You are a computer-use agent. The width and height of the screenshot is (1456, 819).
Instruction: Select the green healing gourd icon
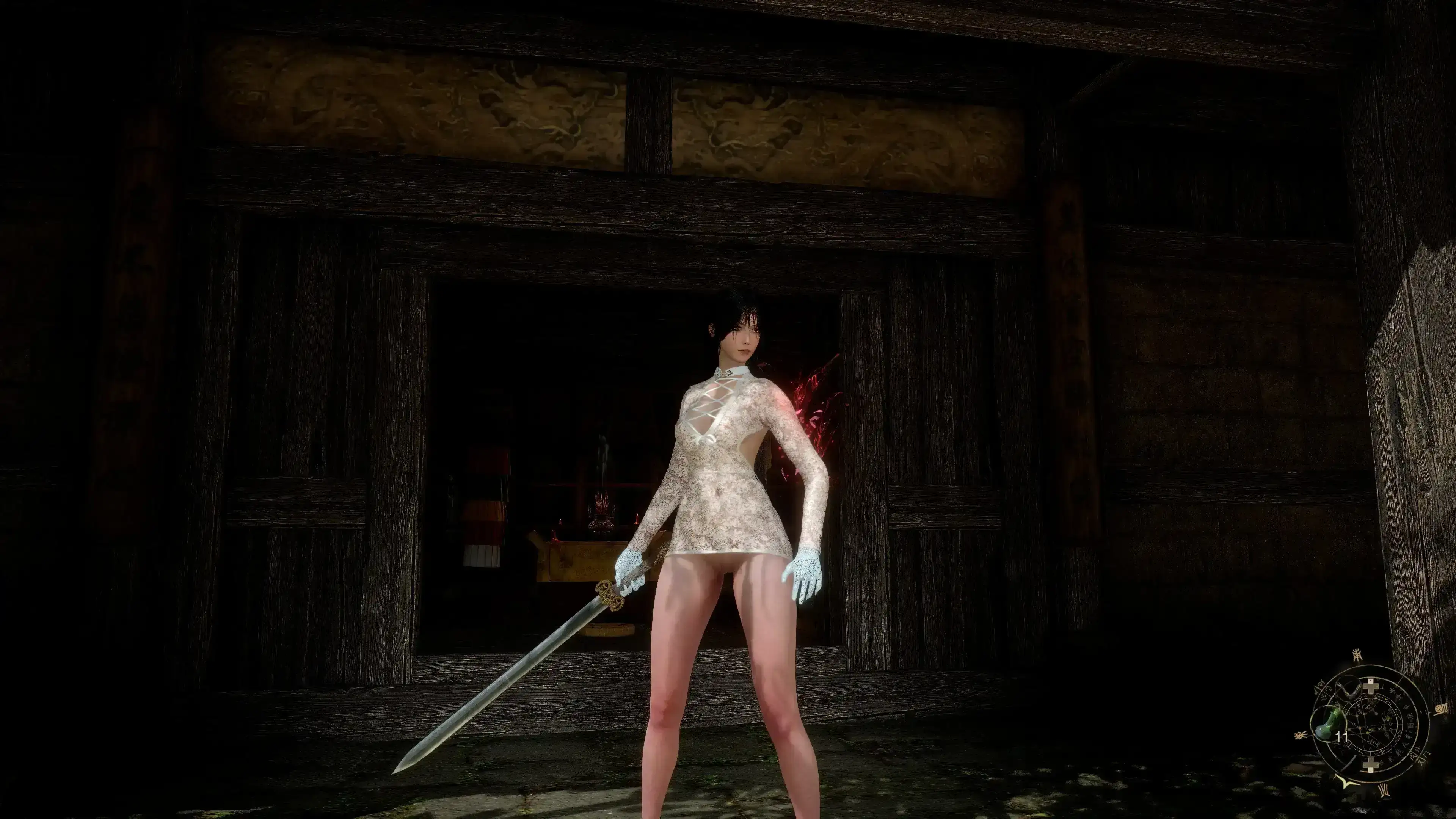click(1328, 725)
